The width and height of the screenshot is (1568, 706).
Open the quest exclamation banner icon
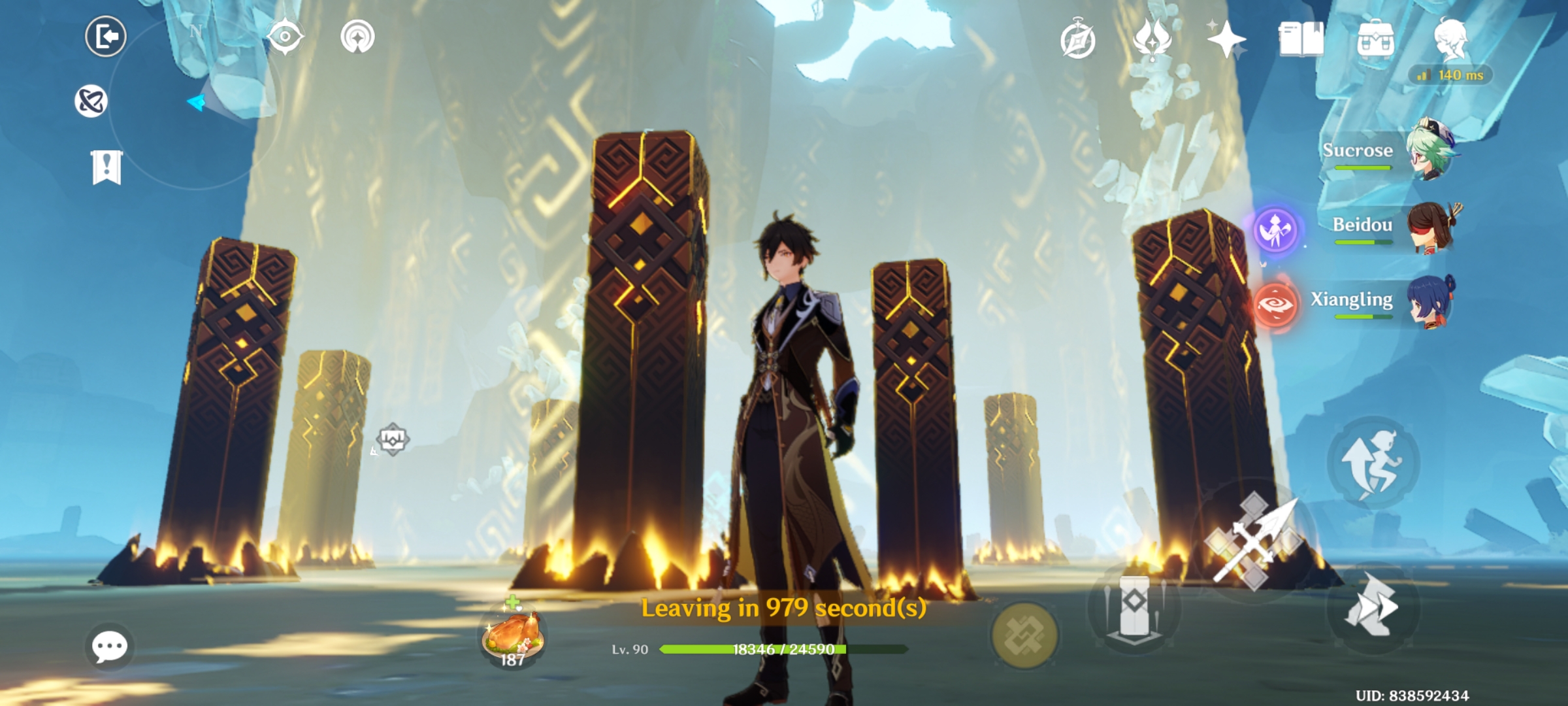(107, 164)
